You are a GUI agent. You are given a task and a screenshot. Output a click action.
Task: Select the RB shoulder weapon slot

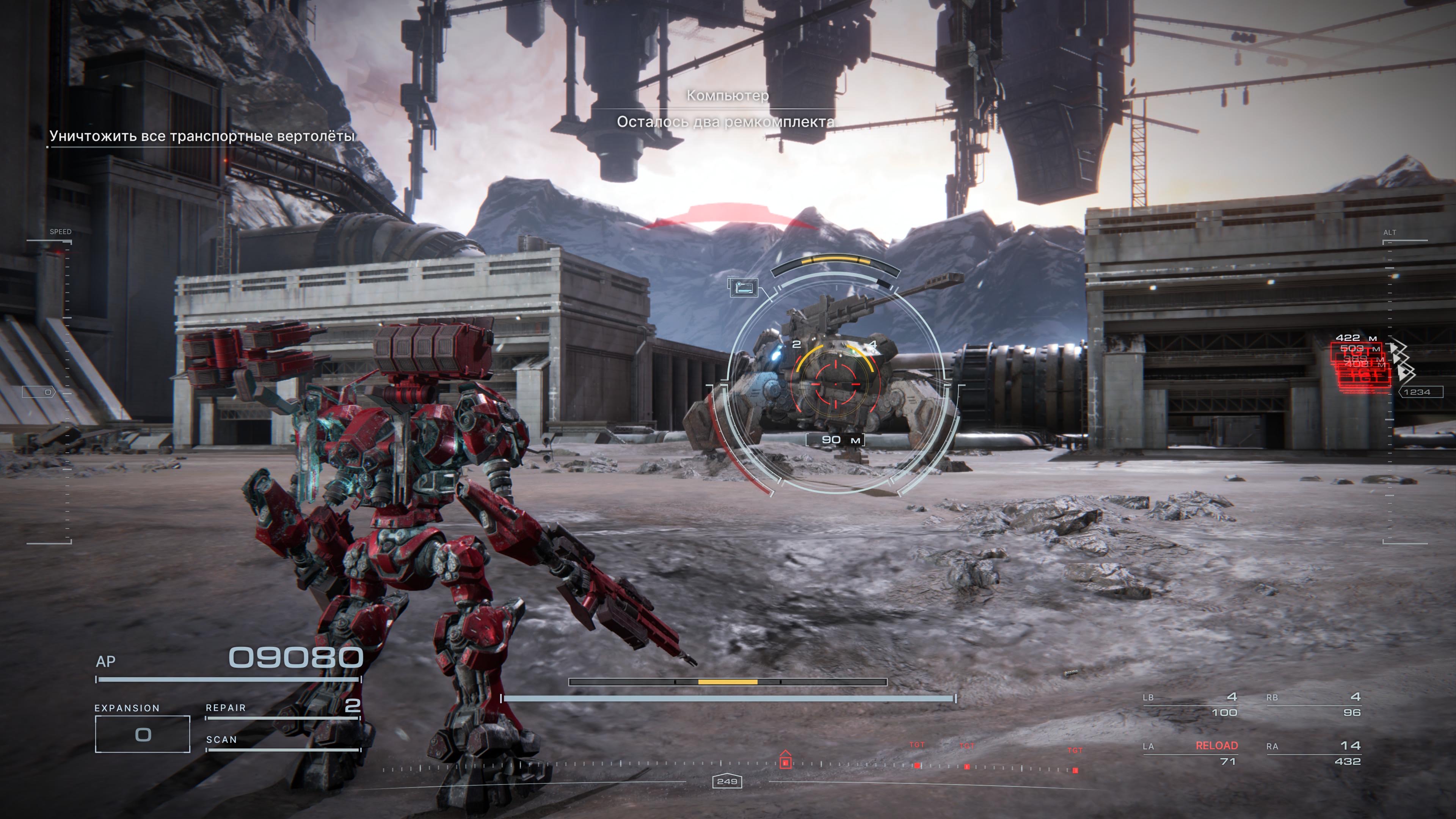[1313, 705]
